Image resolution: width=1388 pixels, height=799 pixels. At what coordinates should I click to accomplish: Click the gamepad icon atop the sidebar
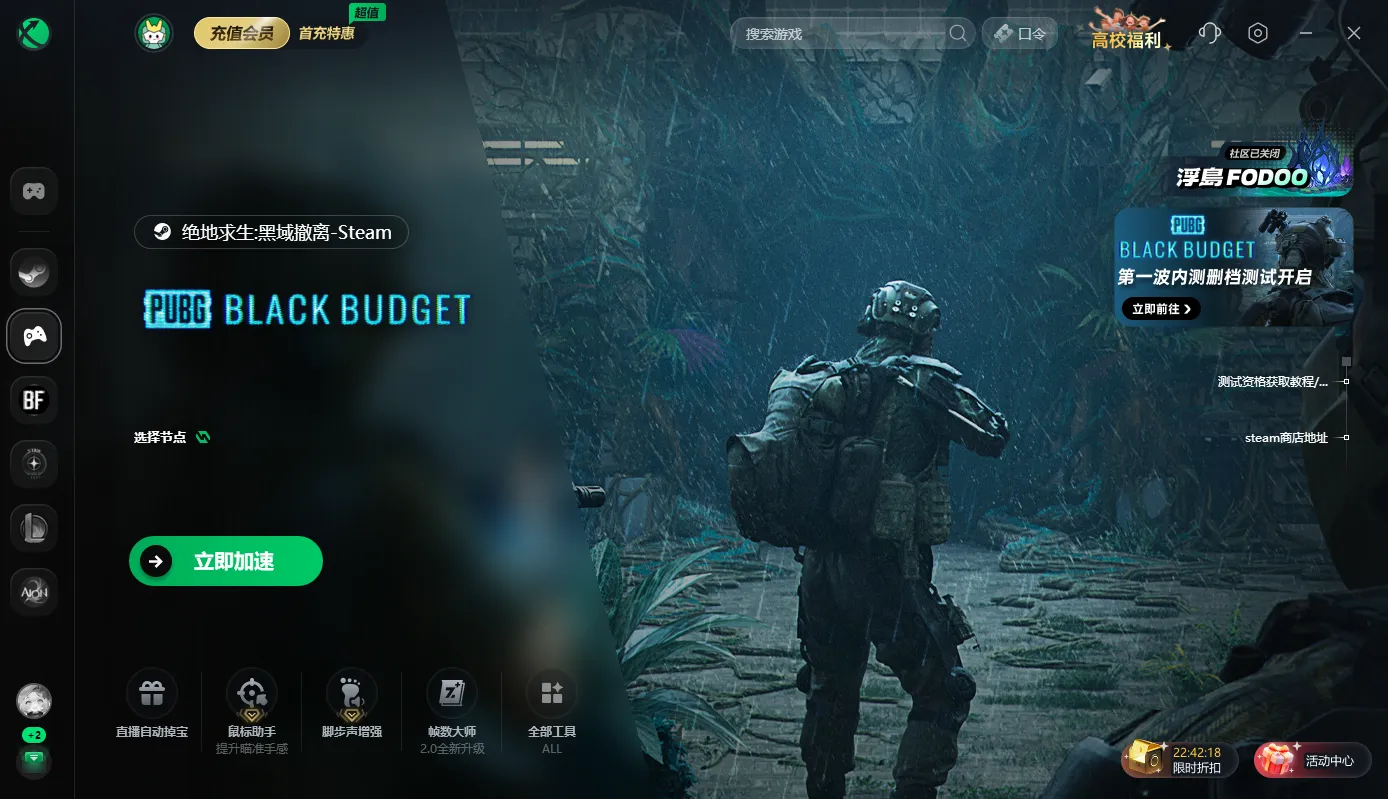click(34, 190)
